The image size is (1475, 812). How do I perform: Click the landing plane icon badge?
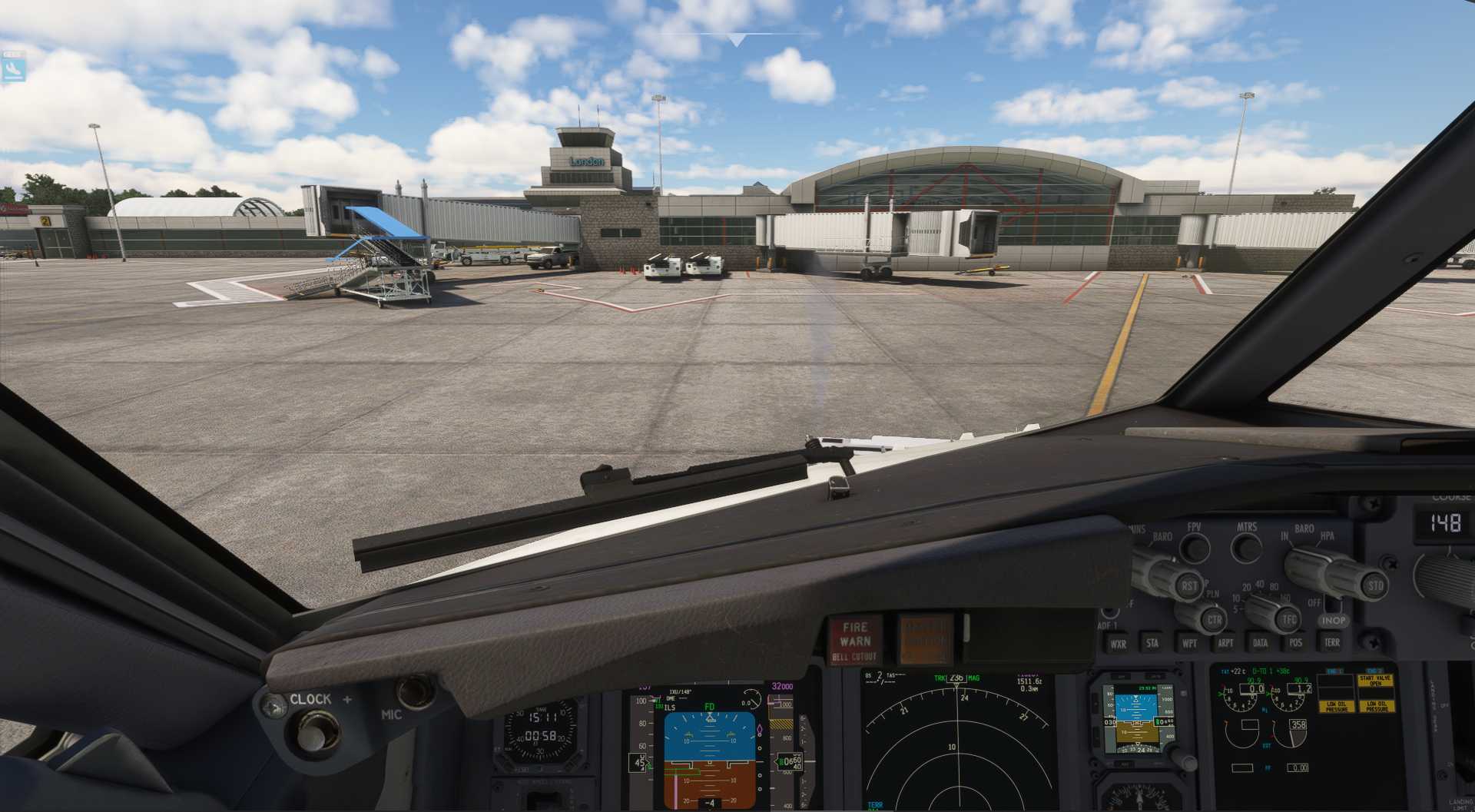(13, 68)
